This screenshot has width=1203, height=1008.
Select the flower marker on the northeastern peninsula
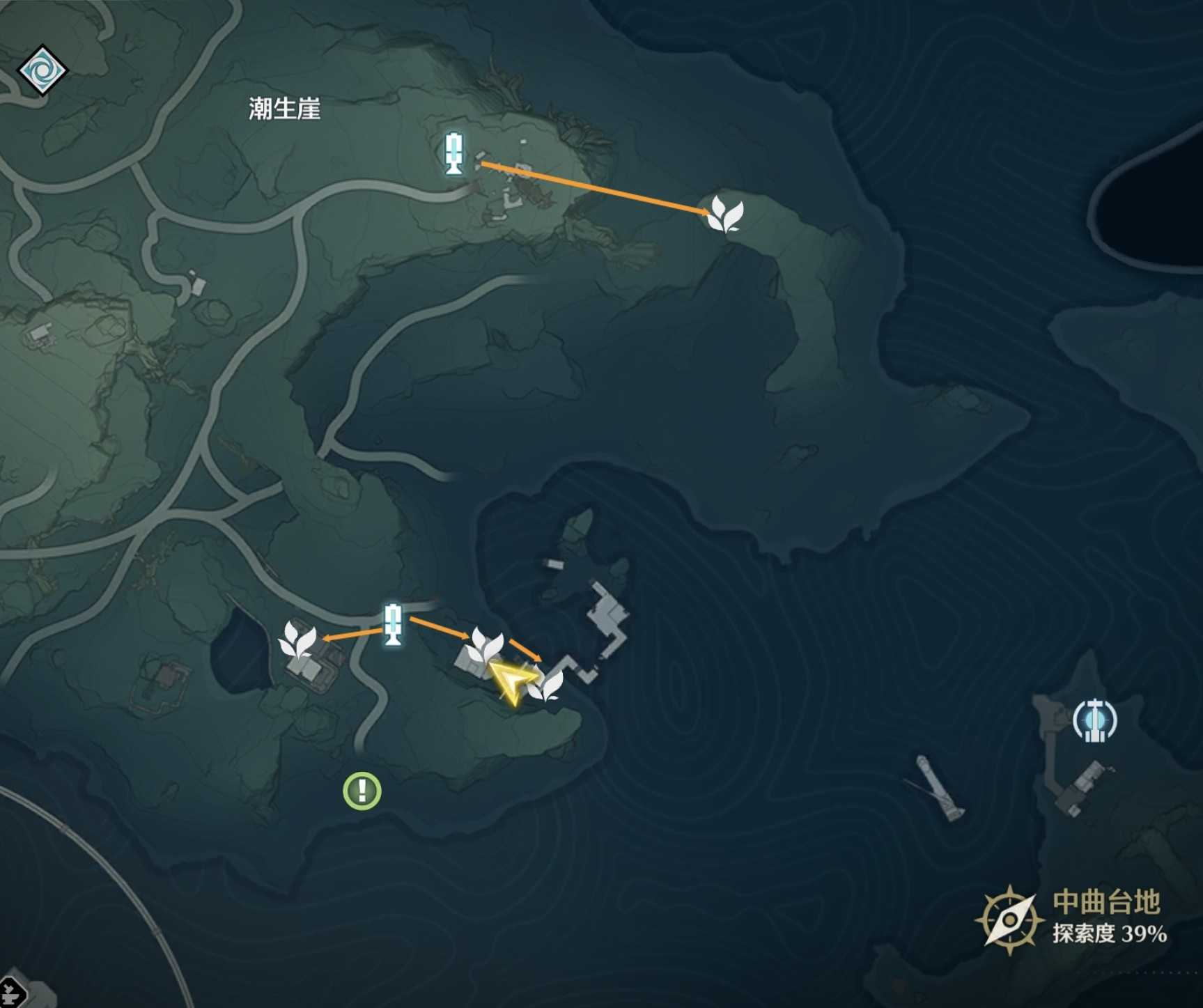[725, 214]
